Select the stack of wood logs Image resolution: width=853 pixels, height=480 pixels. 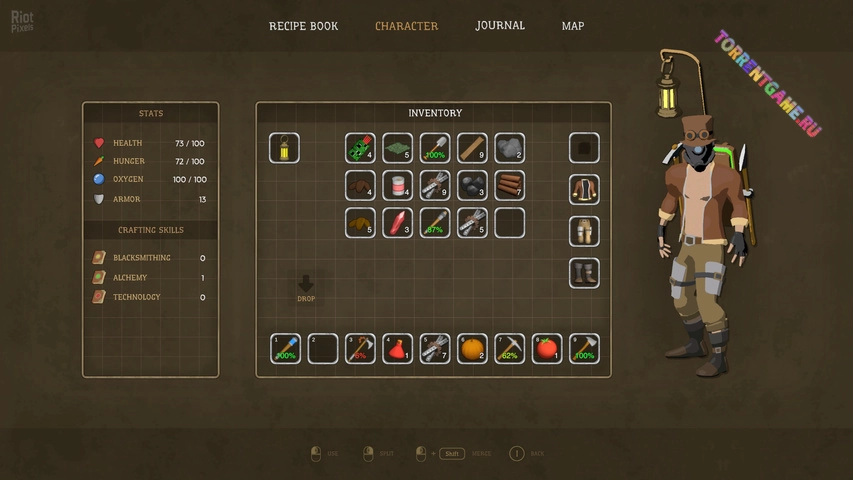coord(510,185)
